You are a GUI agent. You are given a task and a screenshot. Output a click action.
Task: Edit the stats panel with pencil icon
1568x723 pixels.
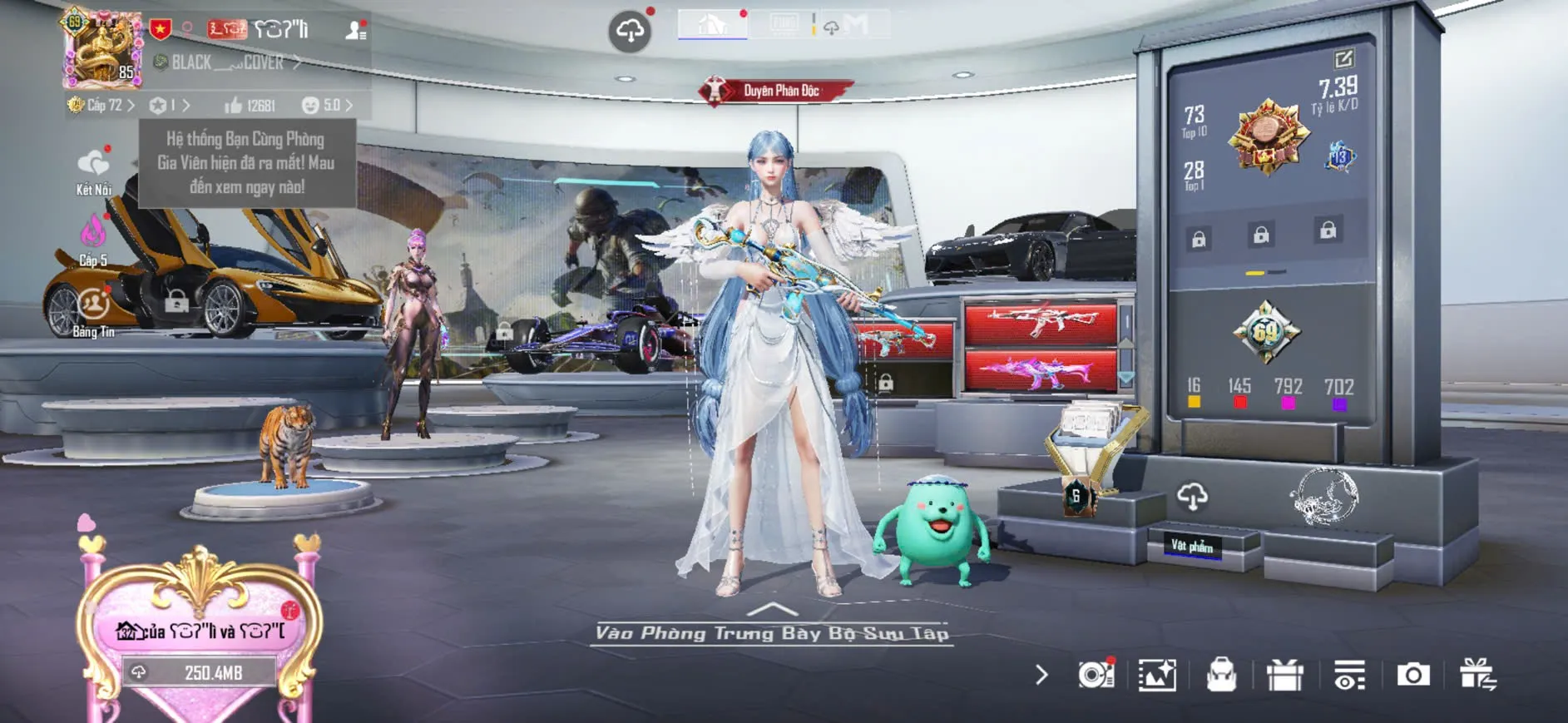1343,59
